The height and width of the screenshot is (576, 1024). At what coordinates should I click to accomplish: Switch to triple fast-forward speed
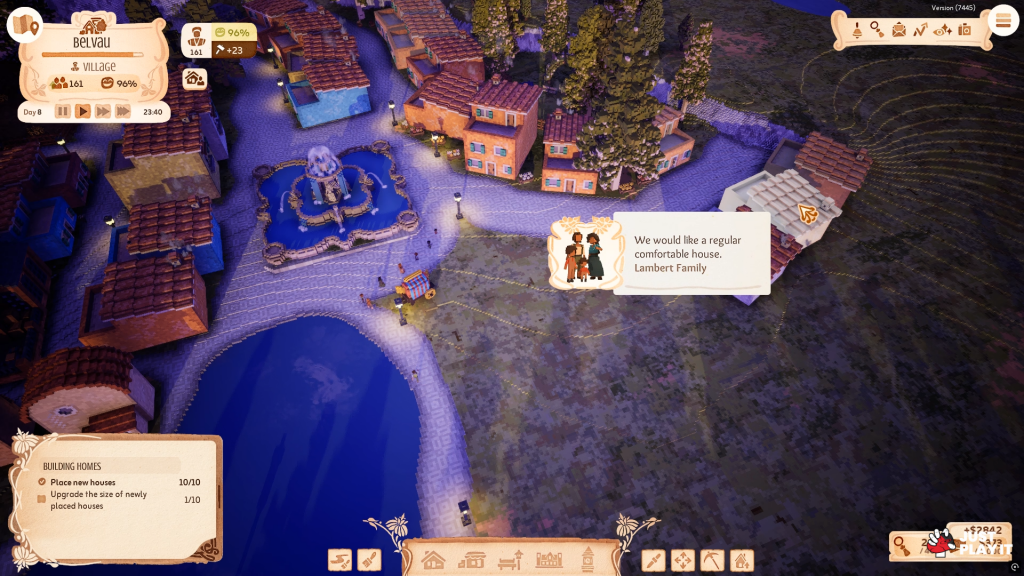point(123,111)
